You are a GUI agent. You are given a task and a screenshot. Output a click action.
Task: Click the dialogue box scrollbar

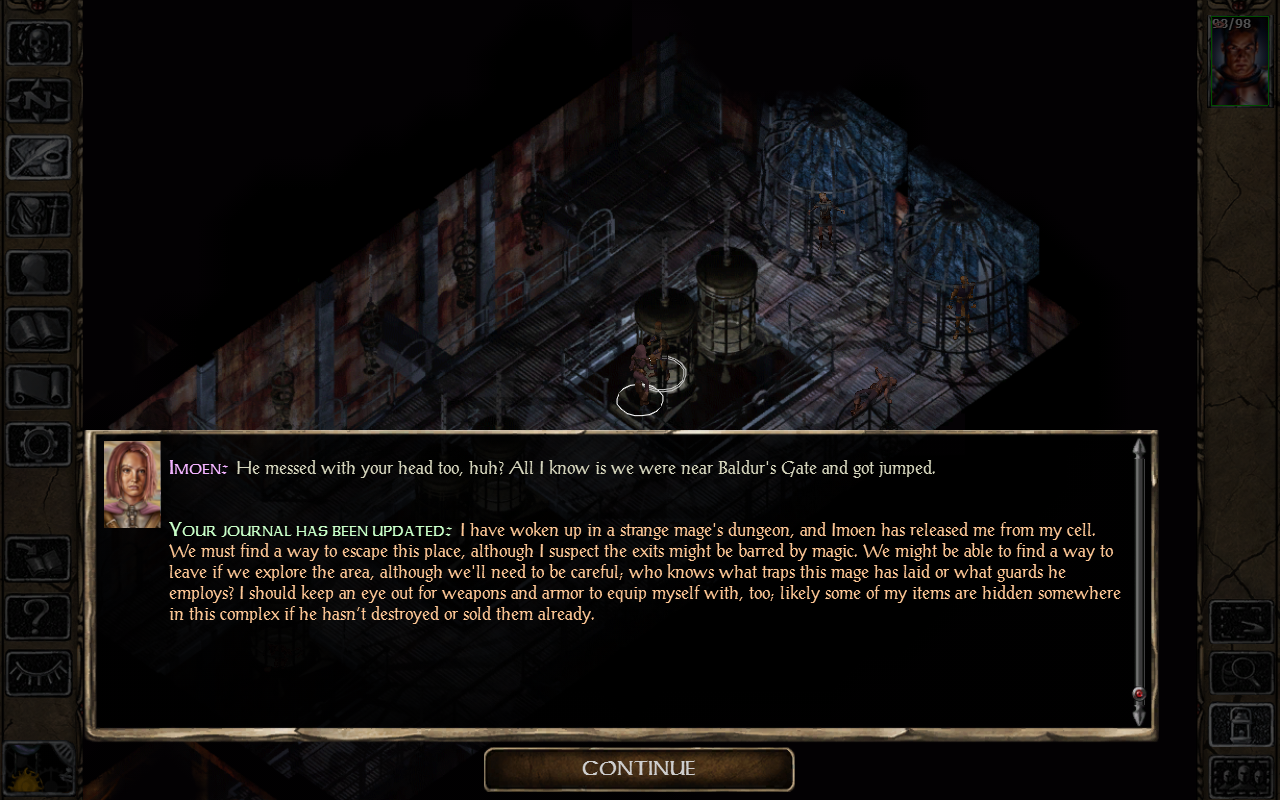tap(1138, 580)
